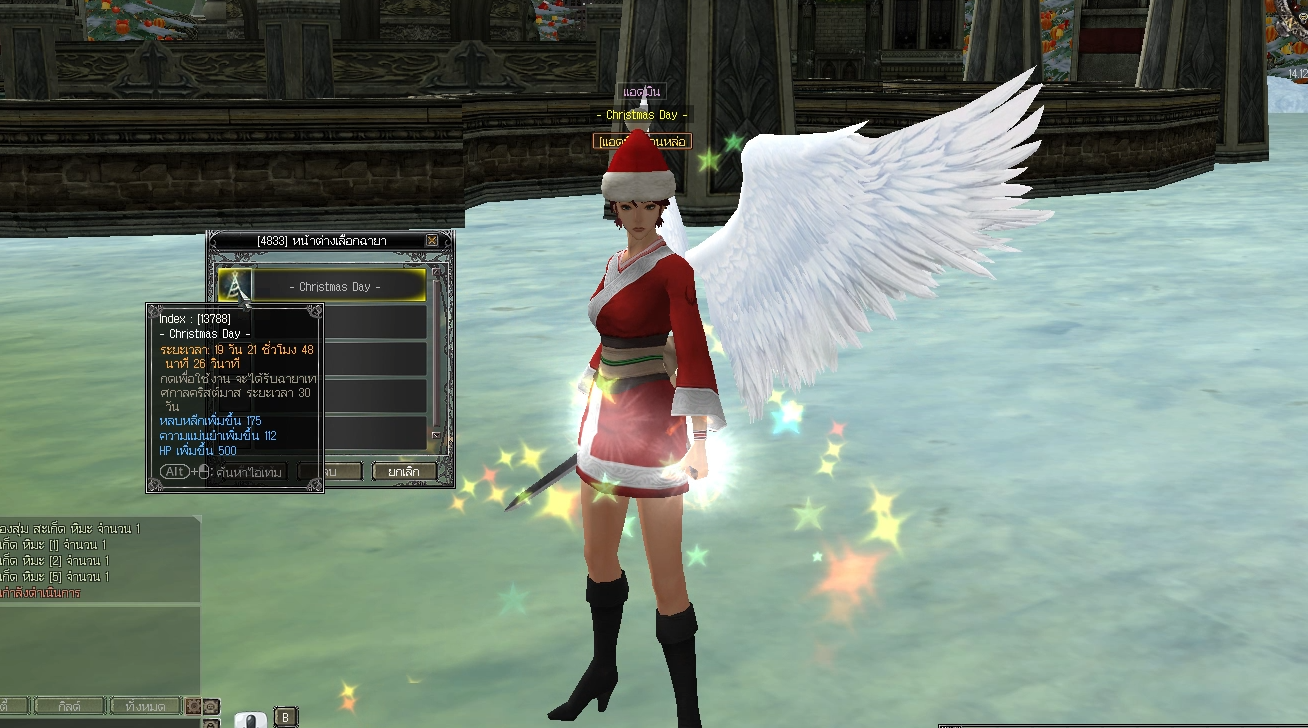The width and height of the screenshot is (1308, 728).
Task: Click the title list scrollbar up arrow
Action: point(436,274)
